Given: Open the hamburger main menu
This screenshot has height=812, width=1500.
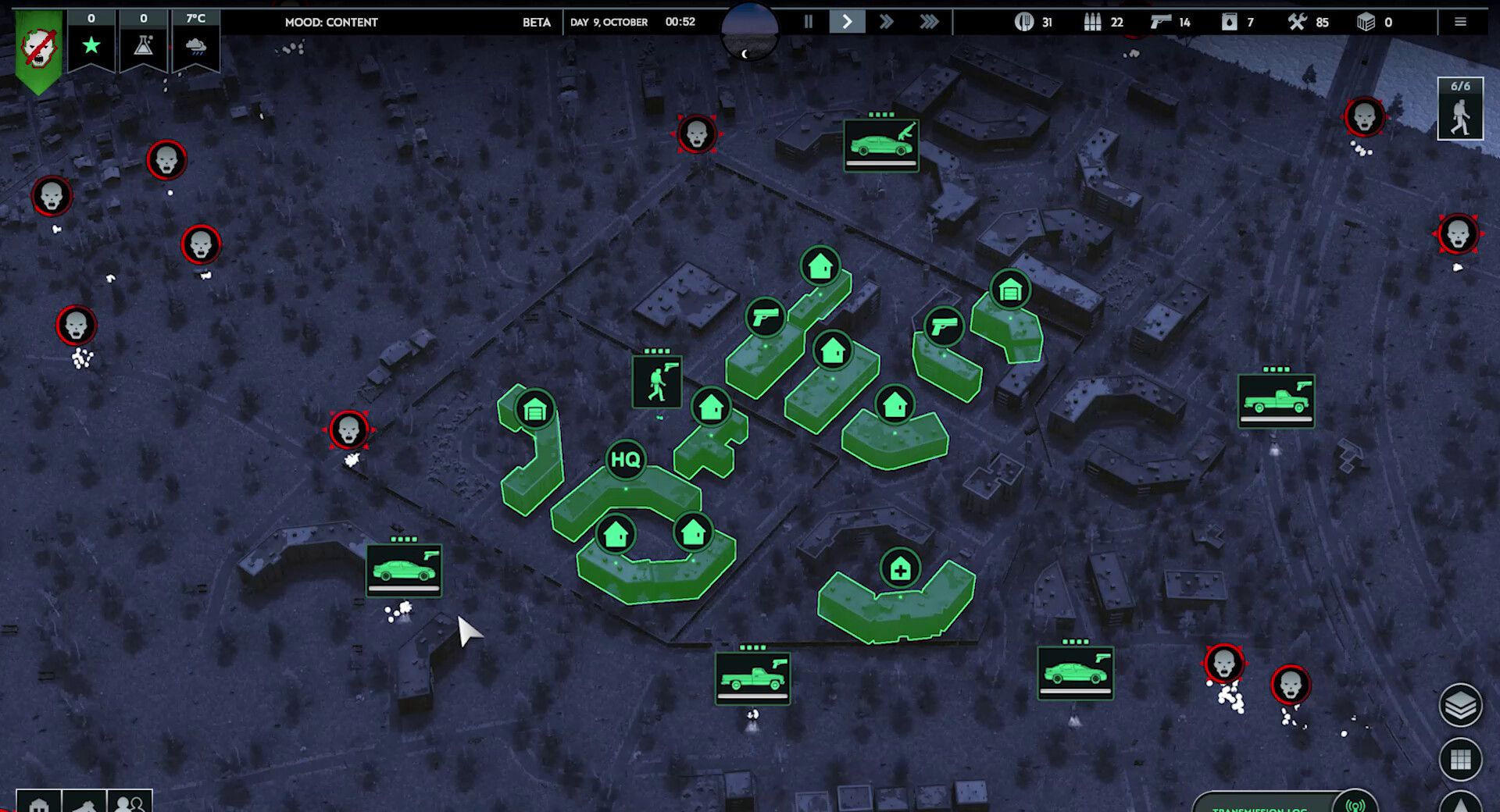Looking at the screenshot, I should (1460, 22).
